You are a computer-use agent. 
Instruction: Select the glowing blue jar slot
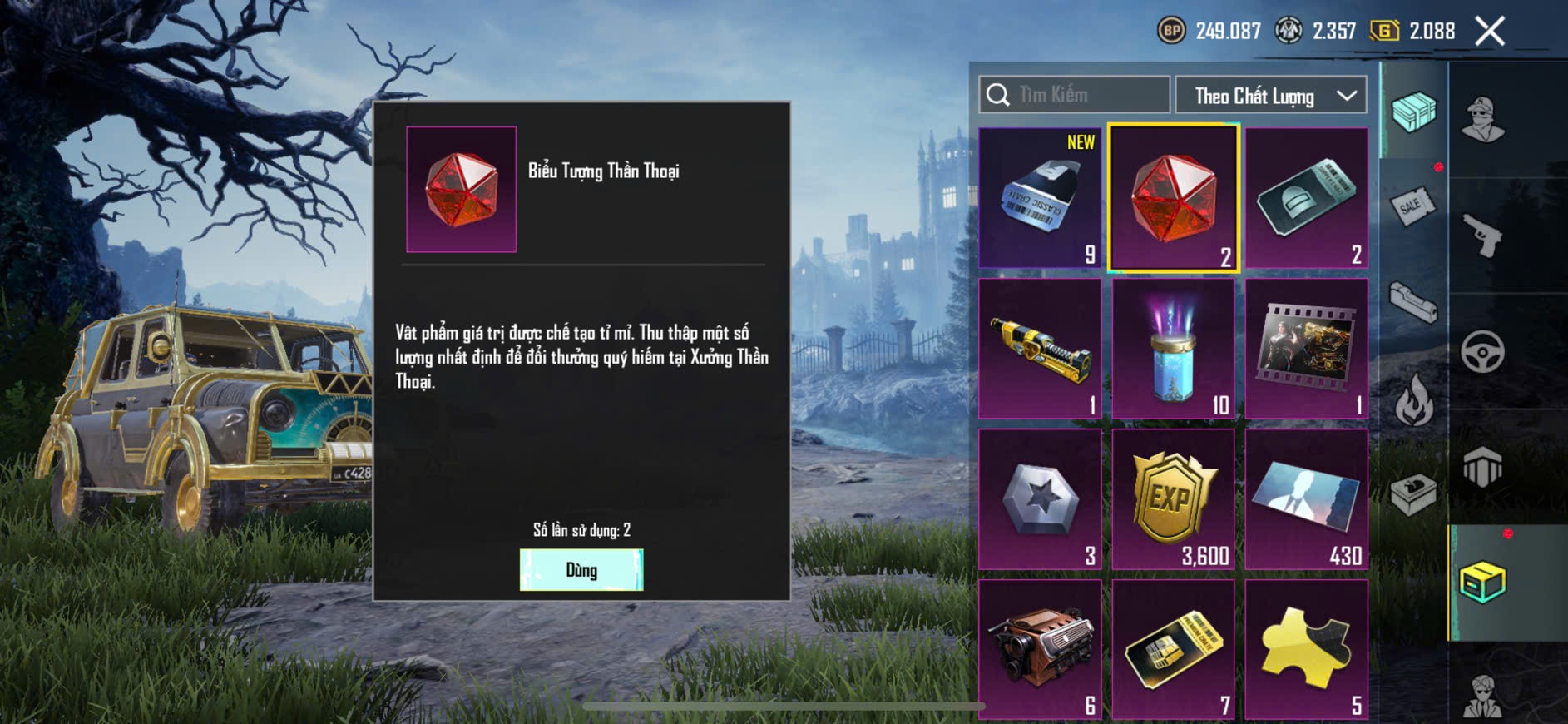1173,349
